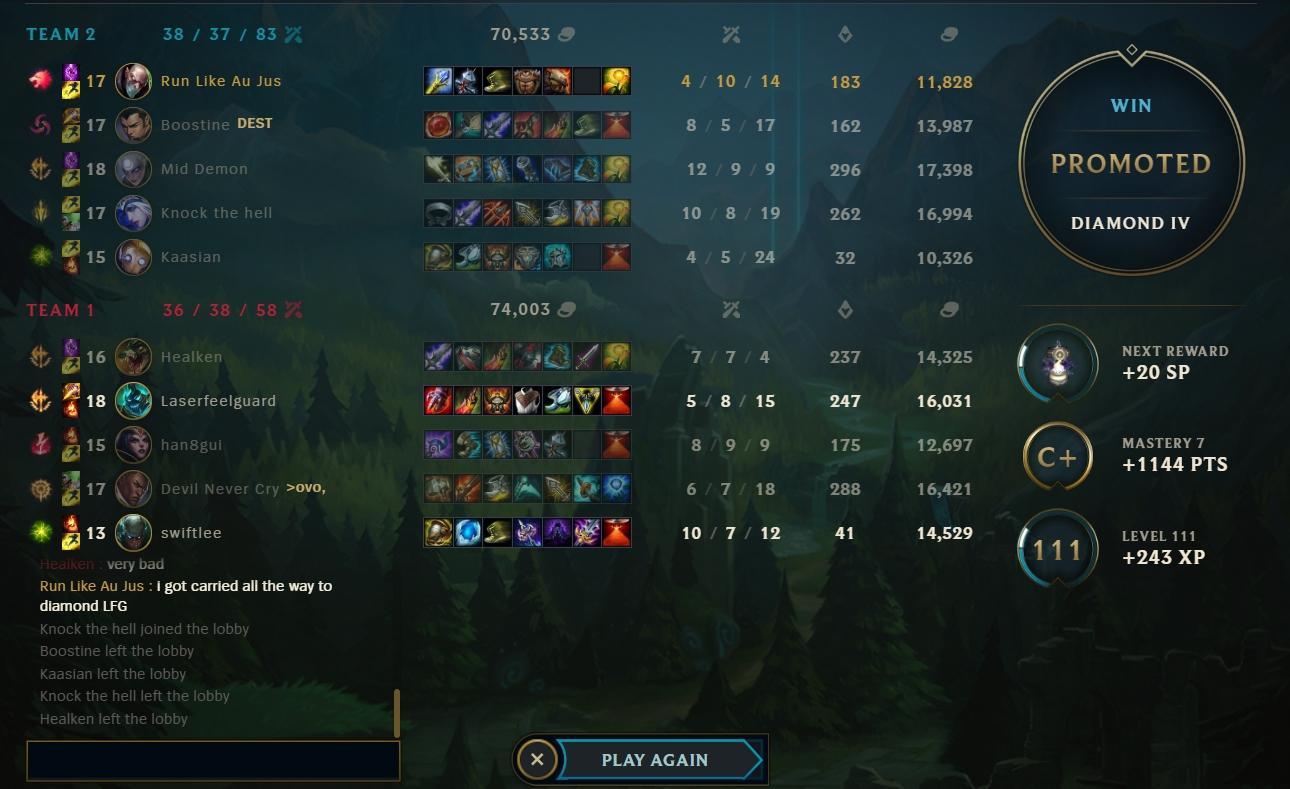The image size is (1290, 789).
Task: Click the Mastery 7 C+ grade badge
Action: tap(1057, 456)
